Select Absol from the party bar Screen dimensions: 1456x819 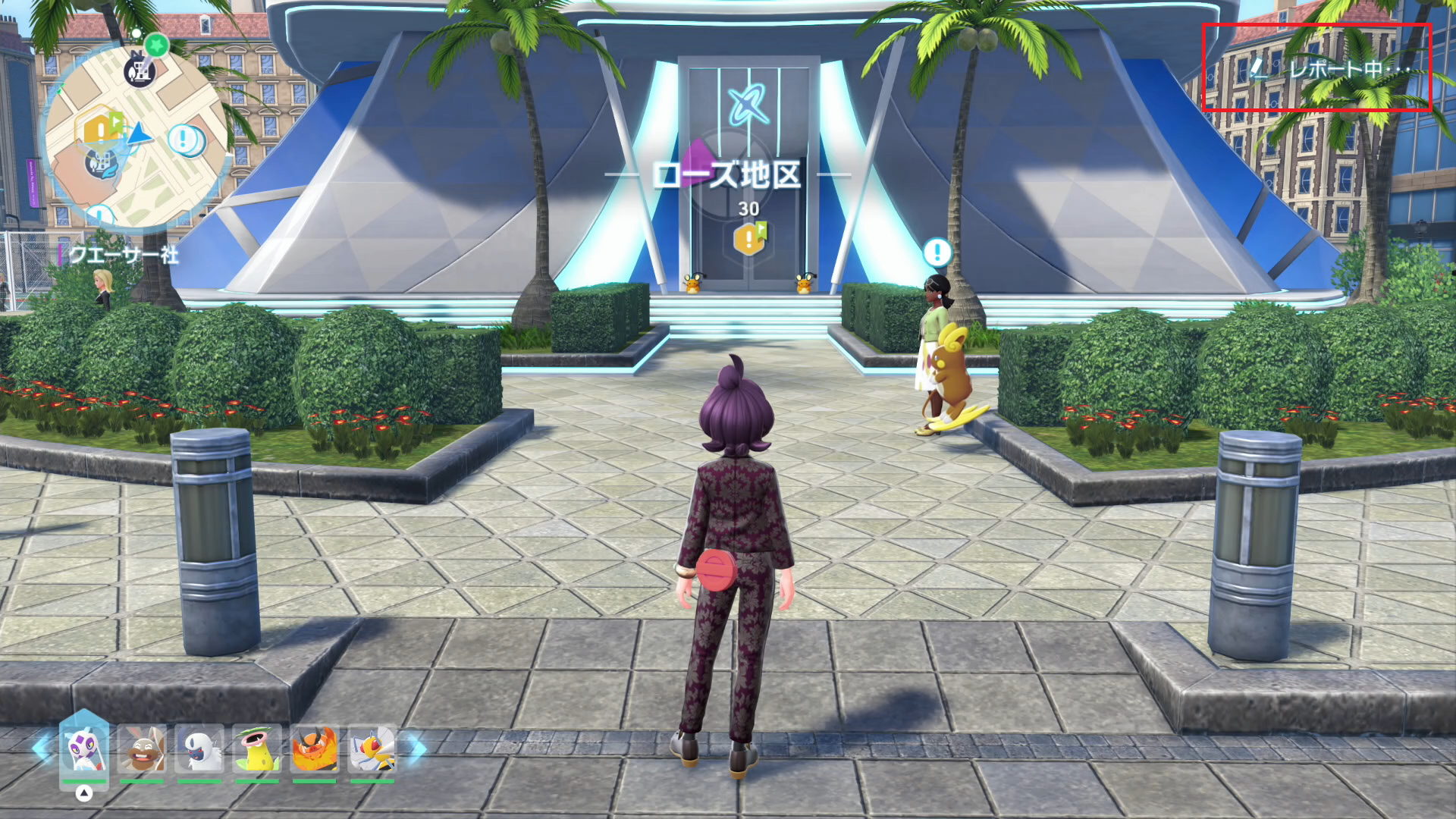(x=199, y=748)
